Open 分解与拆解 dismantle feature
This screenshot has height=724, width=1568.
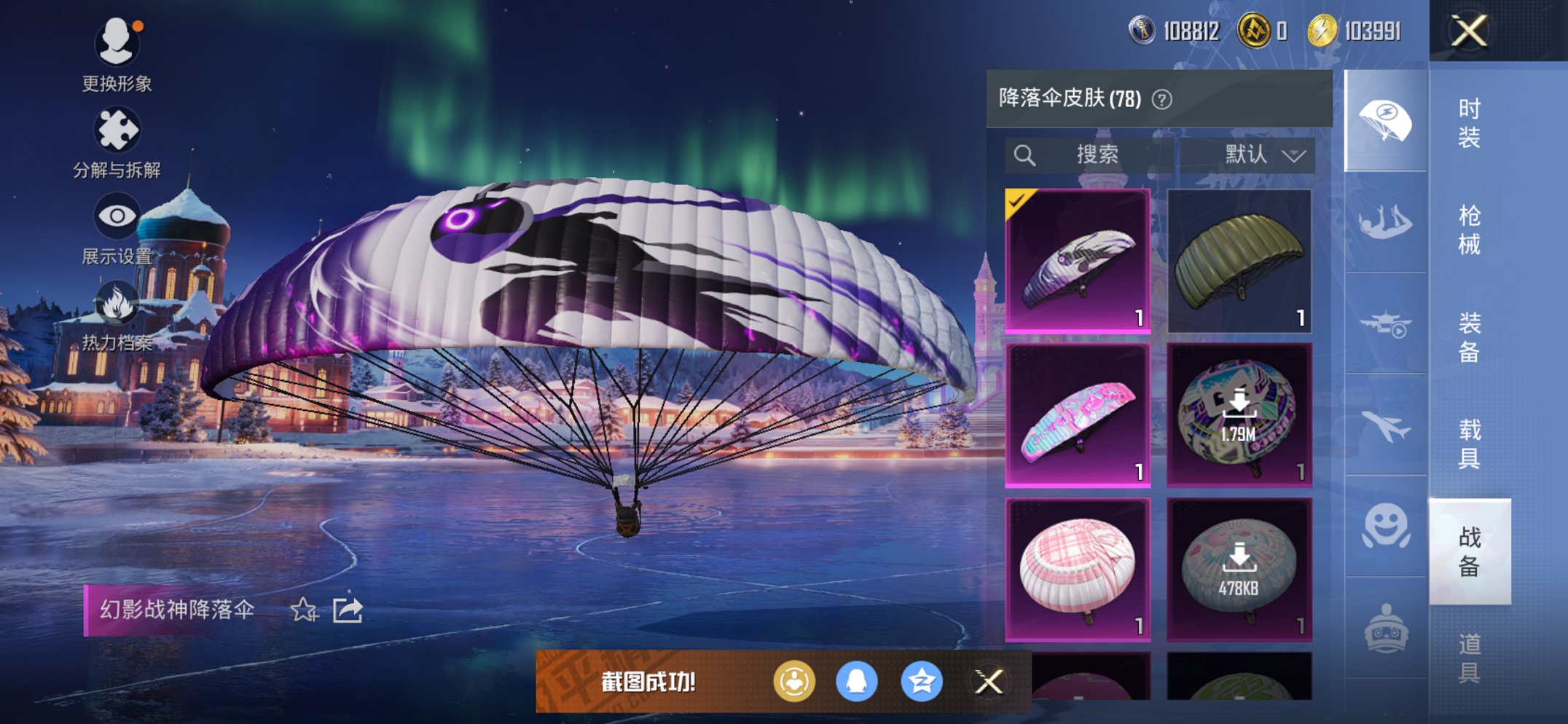tap(118, 127)
